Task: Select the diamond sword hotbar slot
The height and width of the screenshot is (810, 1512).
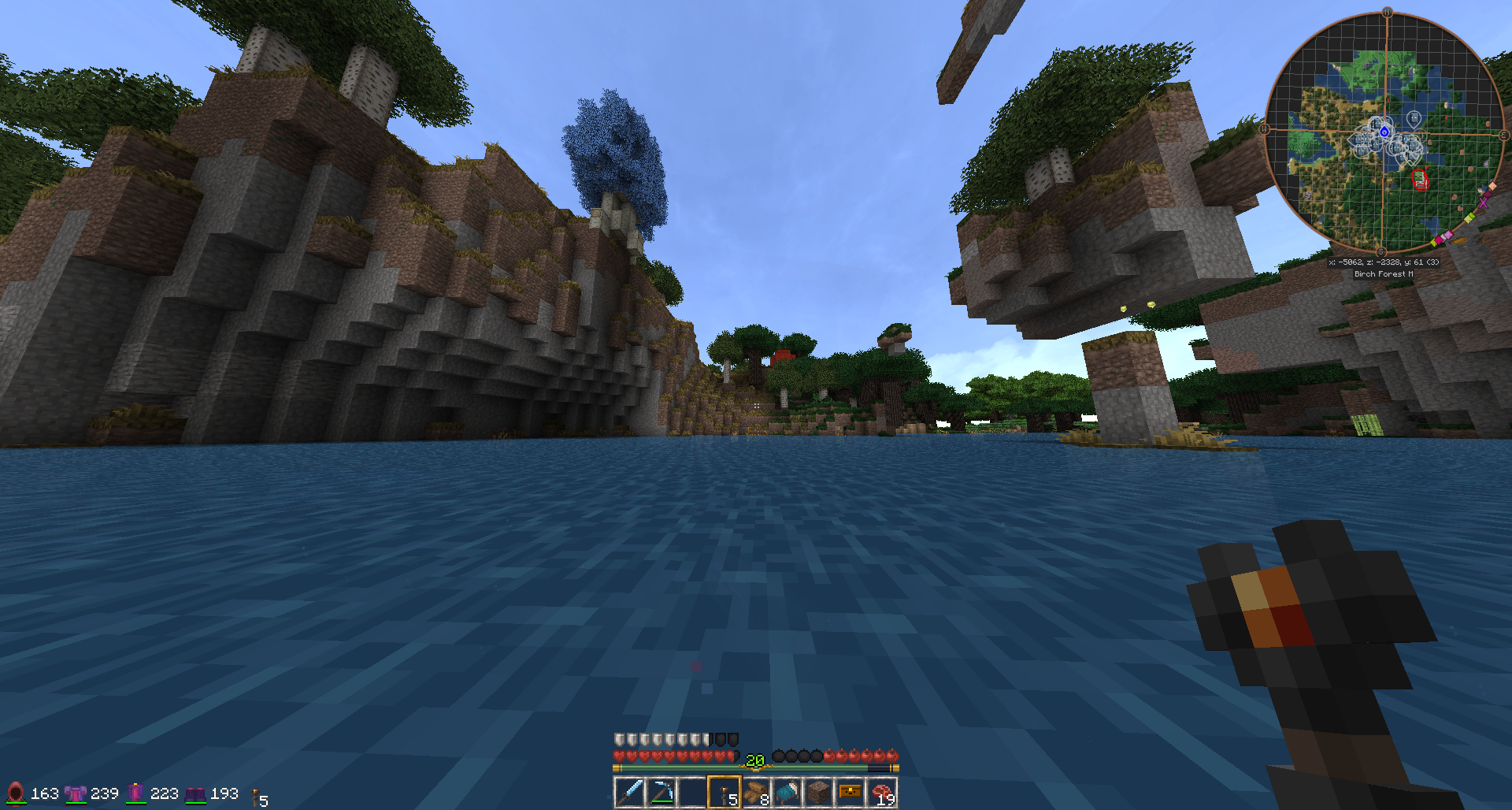Action: pos(629,792)
